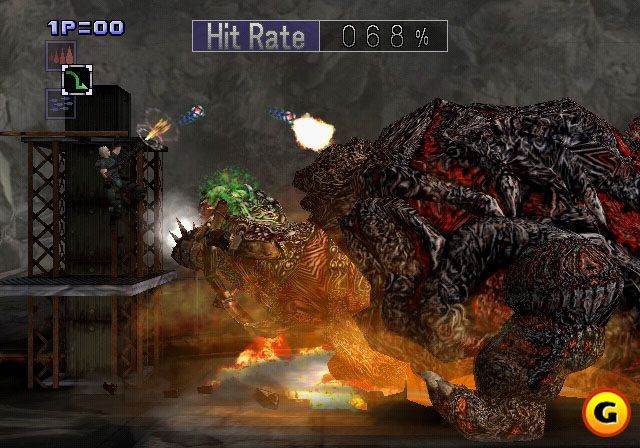
Task: Switch to the blue spread shot weapon
Action: [x=59, y=103]
